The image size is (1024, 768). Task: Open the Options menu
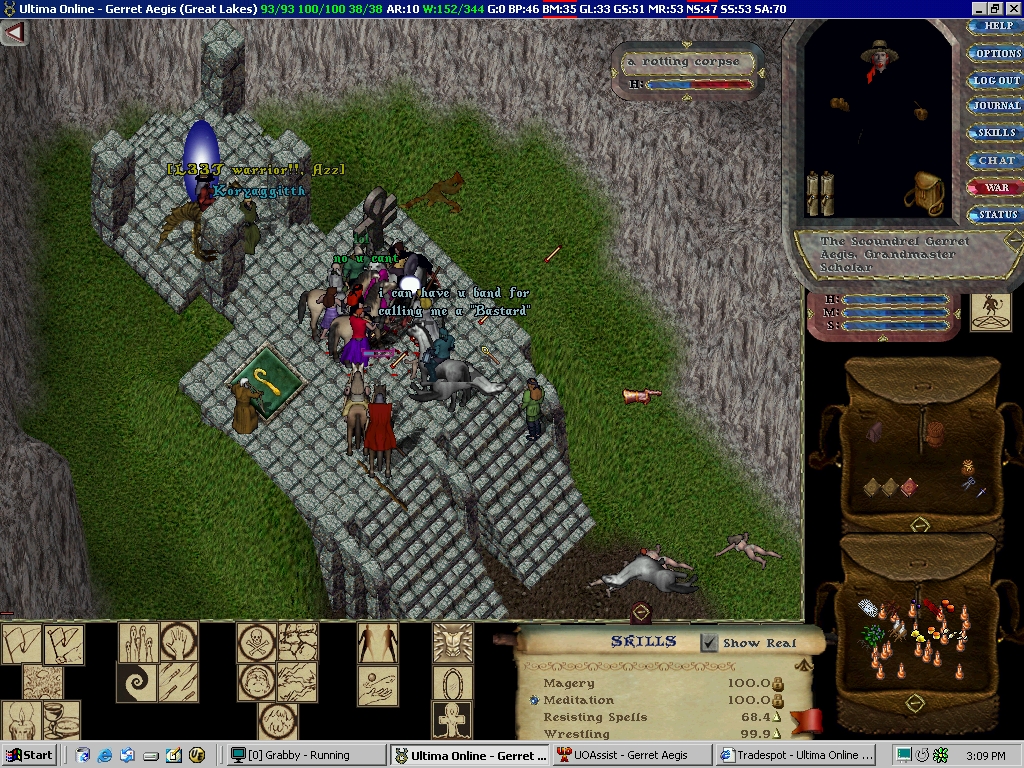[994, 53]
